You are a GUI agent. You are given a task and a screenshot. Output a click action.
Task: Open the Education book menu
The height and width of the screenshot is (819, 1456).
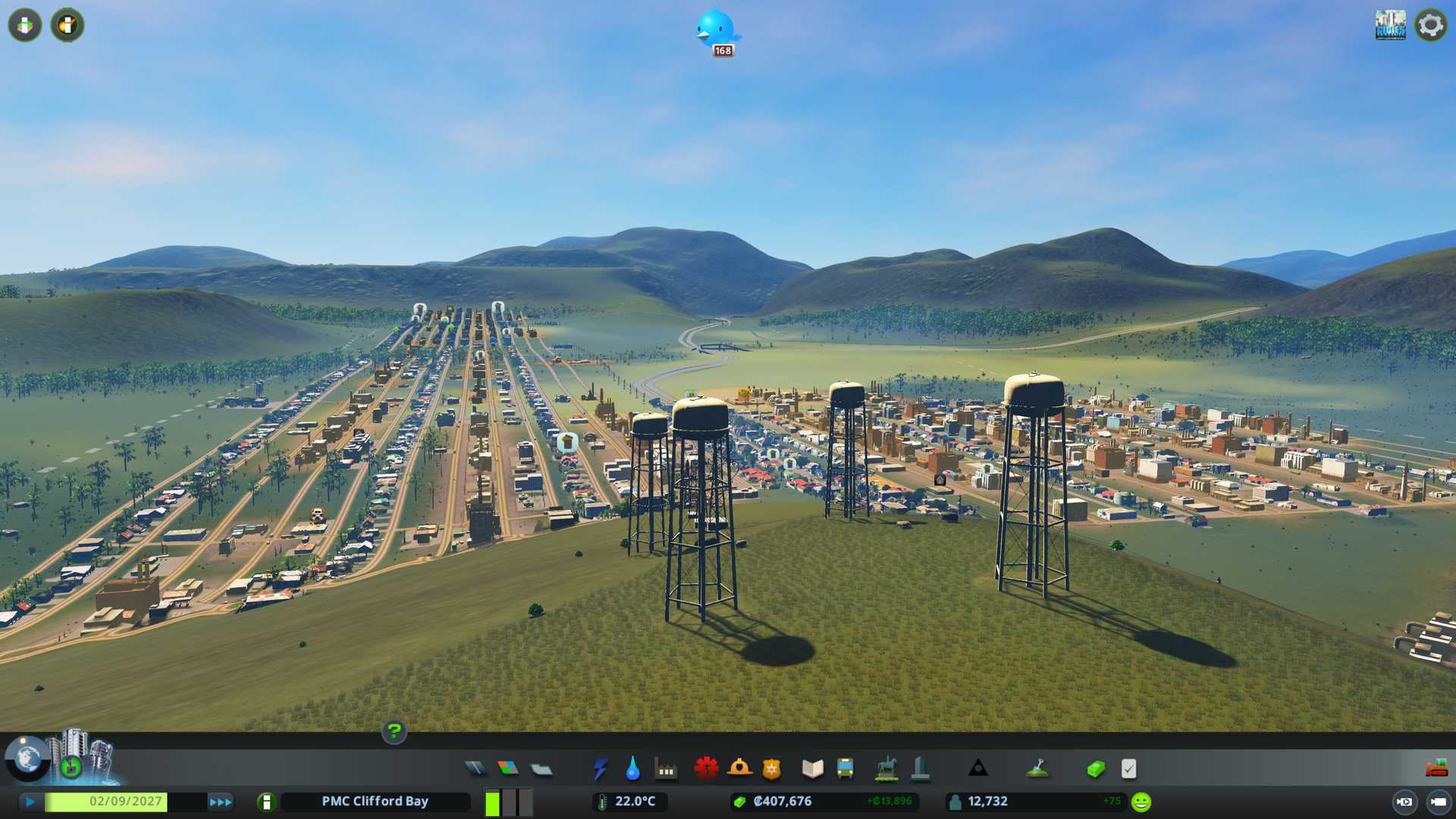click(x=812, y=769)
